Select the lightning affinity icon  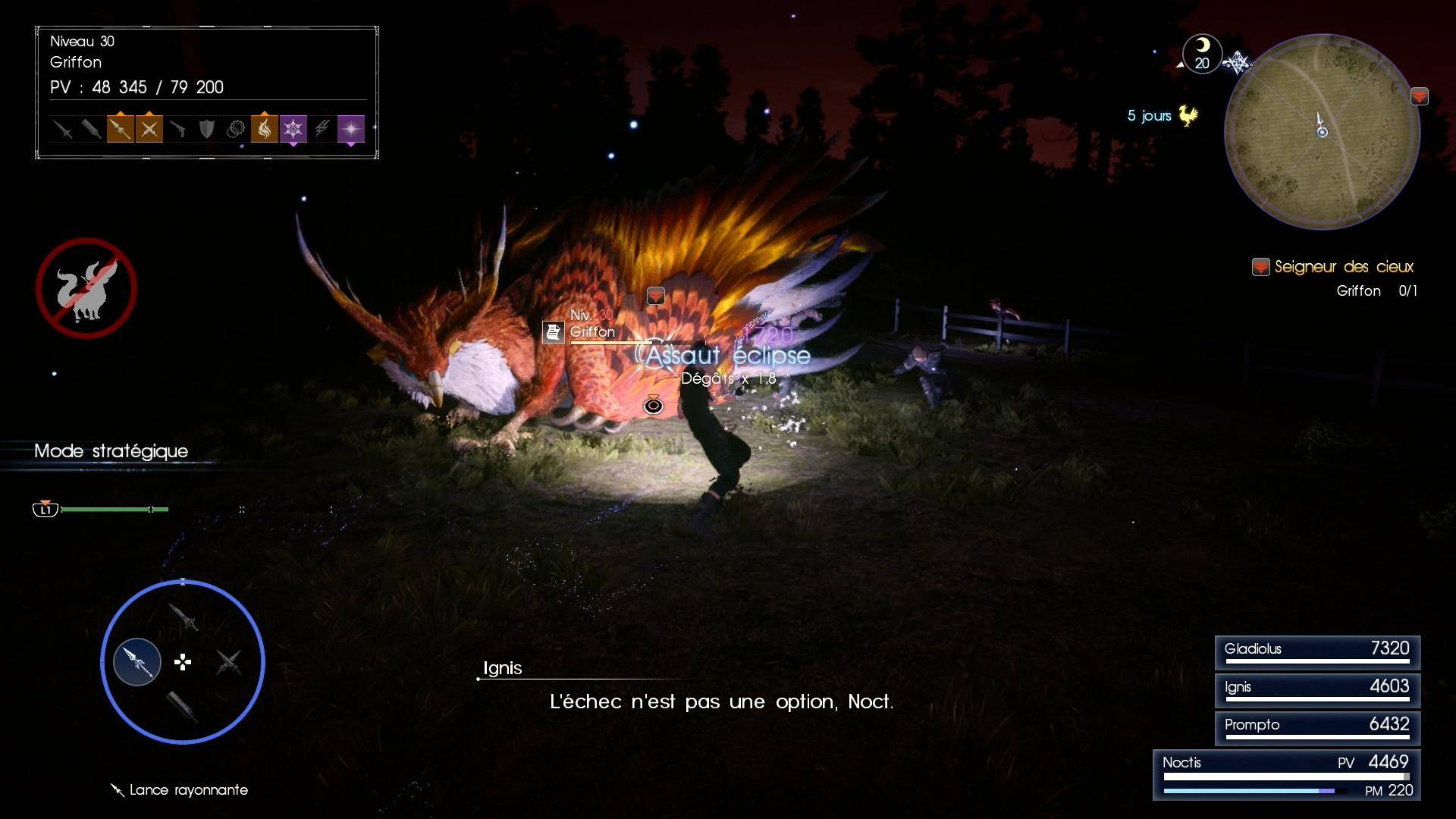(x=322, y=129)
